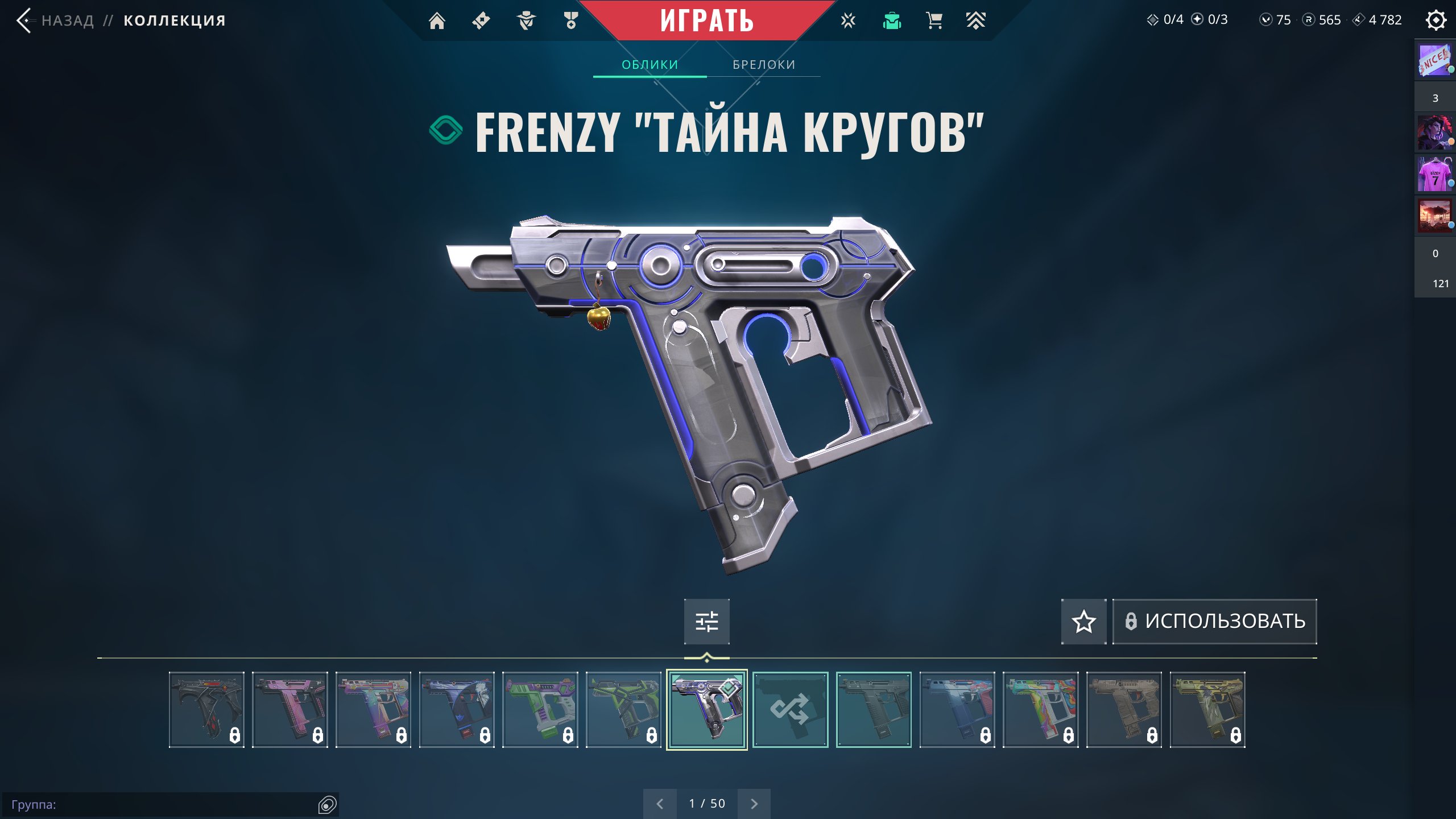Viewport: 1456px width, 819px height.
Task: Select the black and red Frenzy skin thumbnail
Action: pos(206,709)
